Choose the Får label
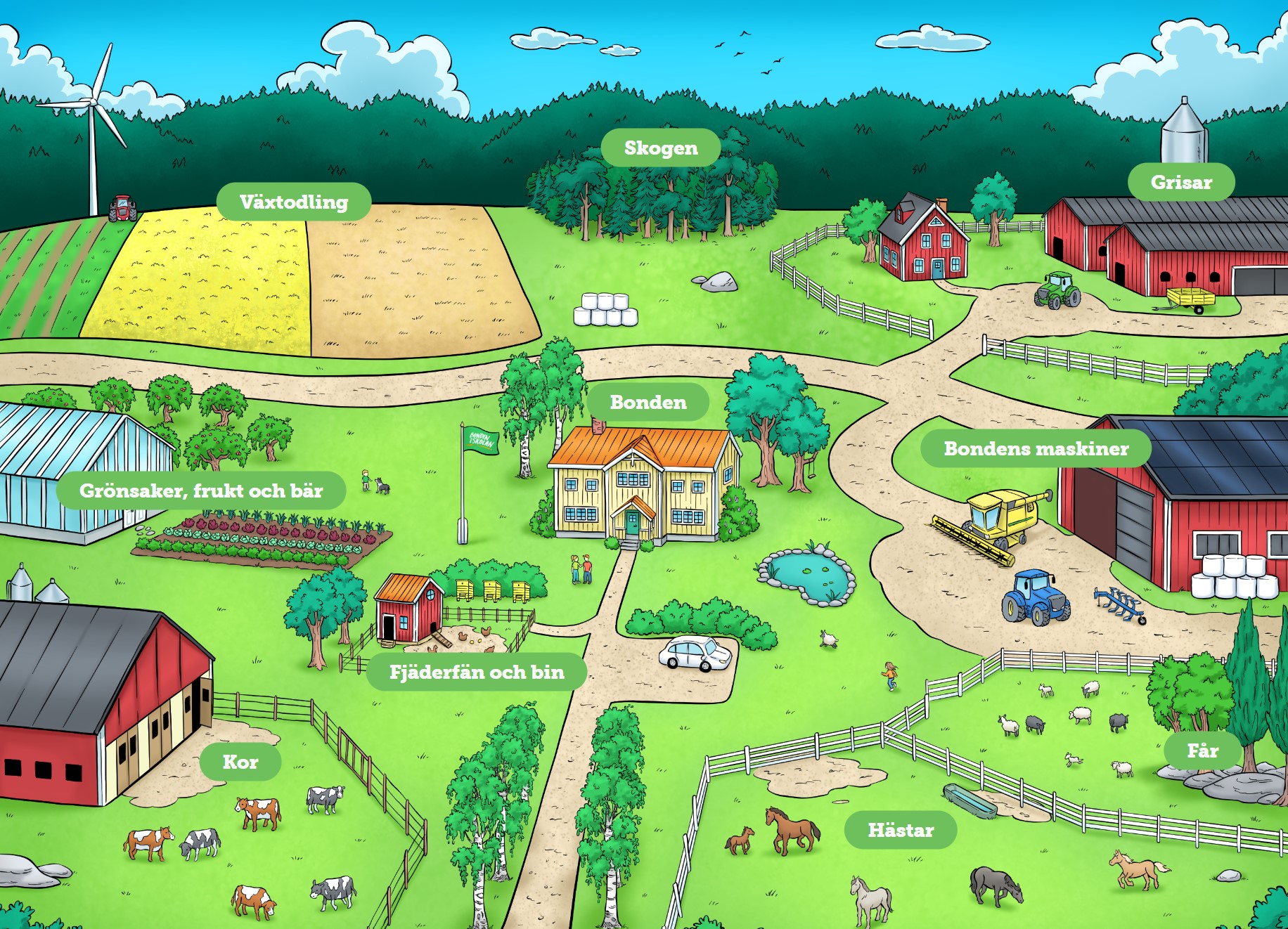 pos(1202,751)
